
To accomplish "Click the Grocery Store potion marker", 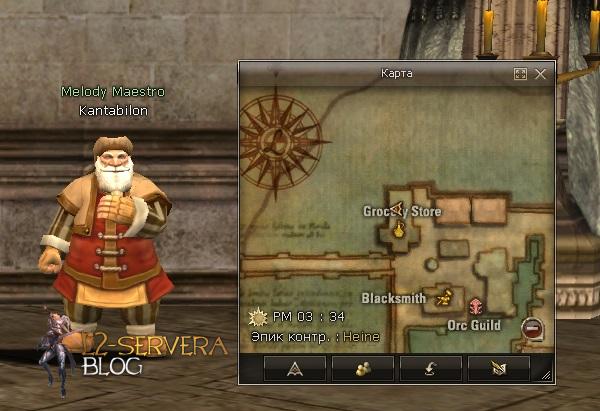I will click(x=398, y=231).
